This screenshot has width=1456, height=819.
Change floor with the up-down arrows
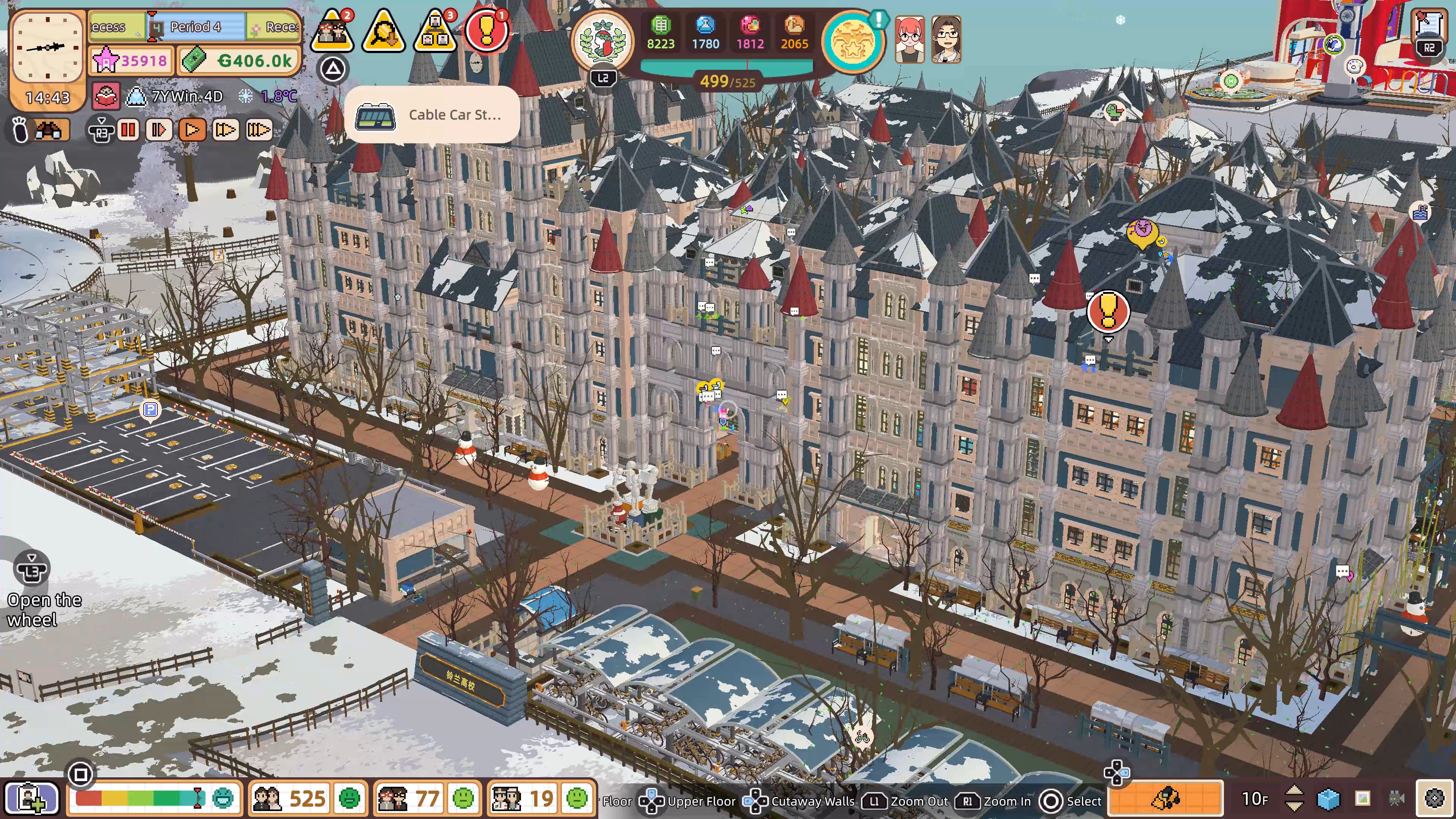point(1294,798)
